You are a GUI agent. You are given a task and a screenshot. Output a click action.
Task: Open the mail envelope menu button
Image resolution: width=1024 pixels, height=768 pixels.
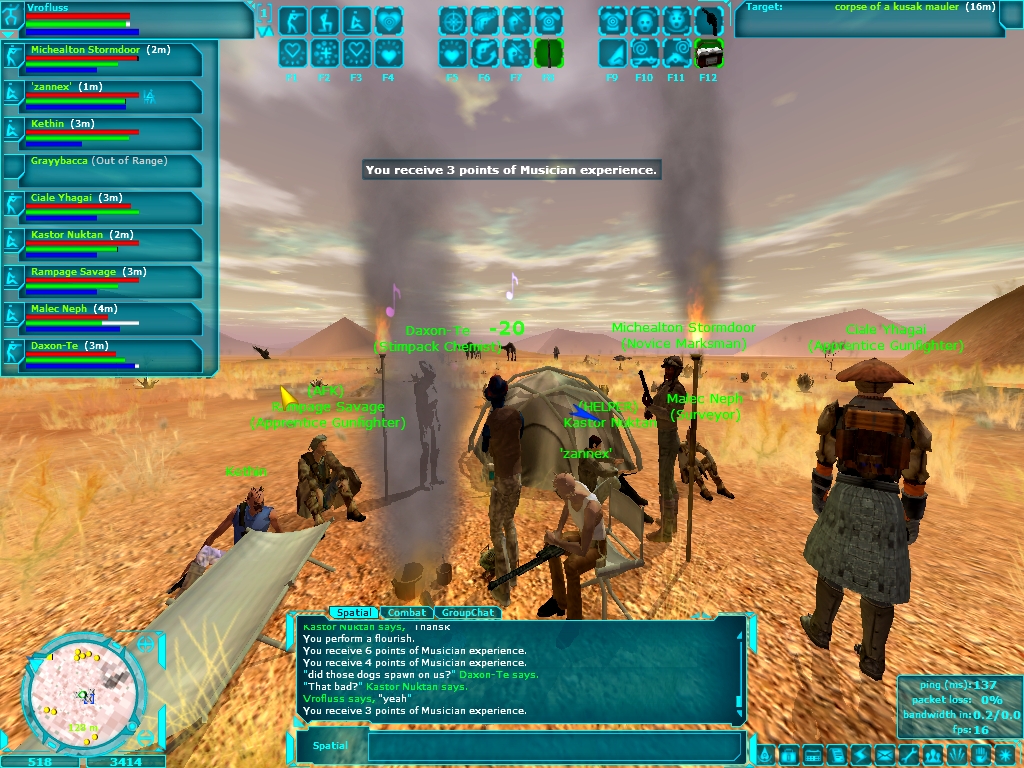[x=885, y=754]
